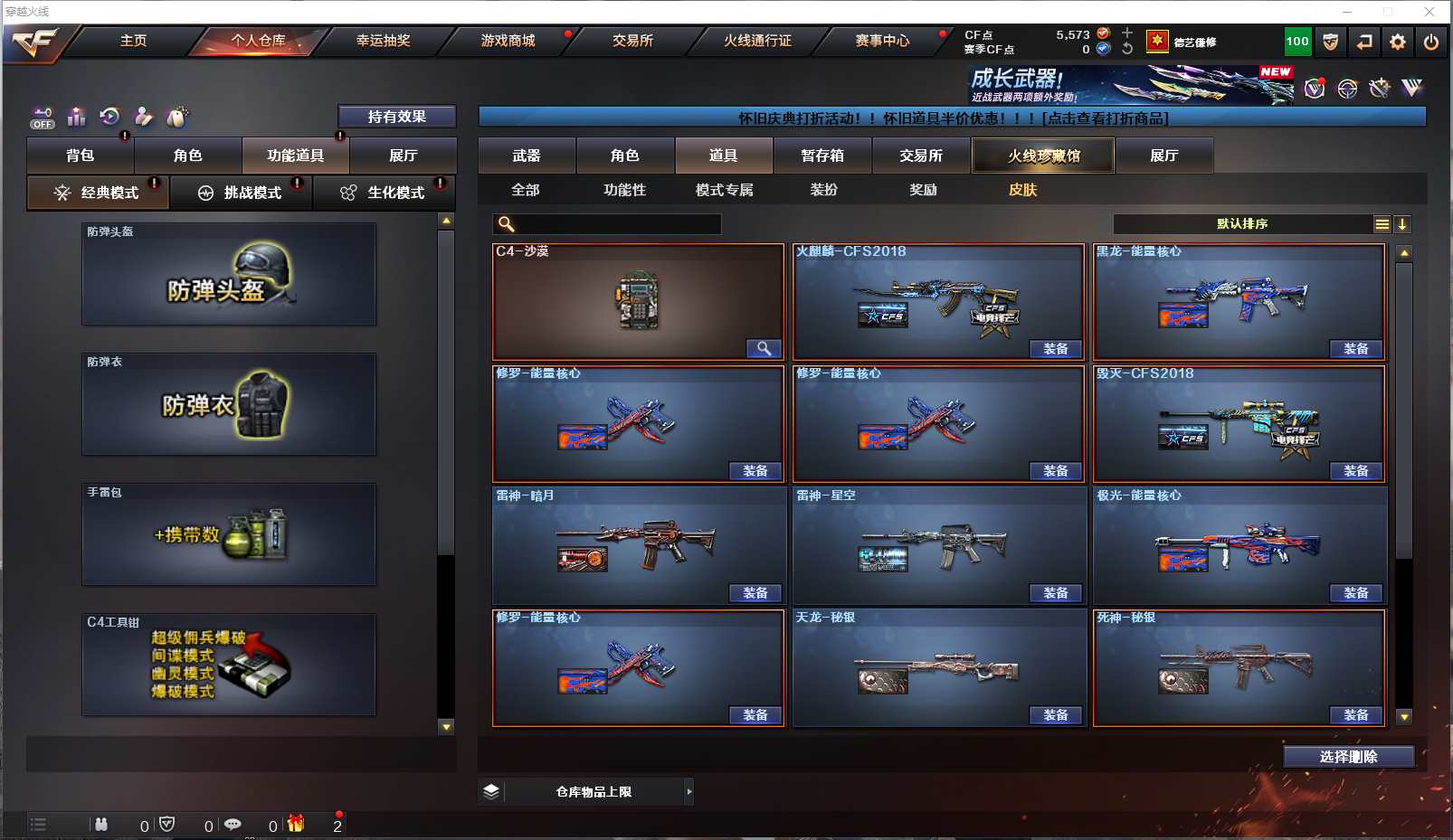Open the 暂存箱 temporary storage tab
Screen dimensions: 1453x840
(x=822, y=156)
